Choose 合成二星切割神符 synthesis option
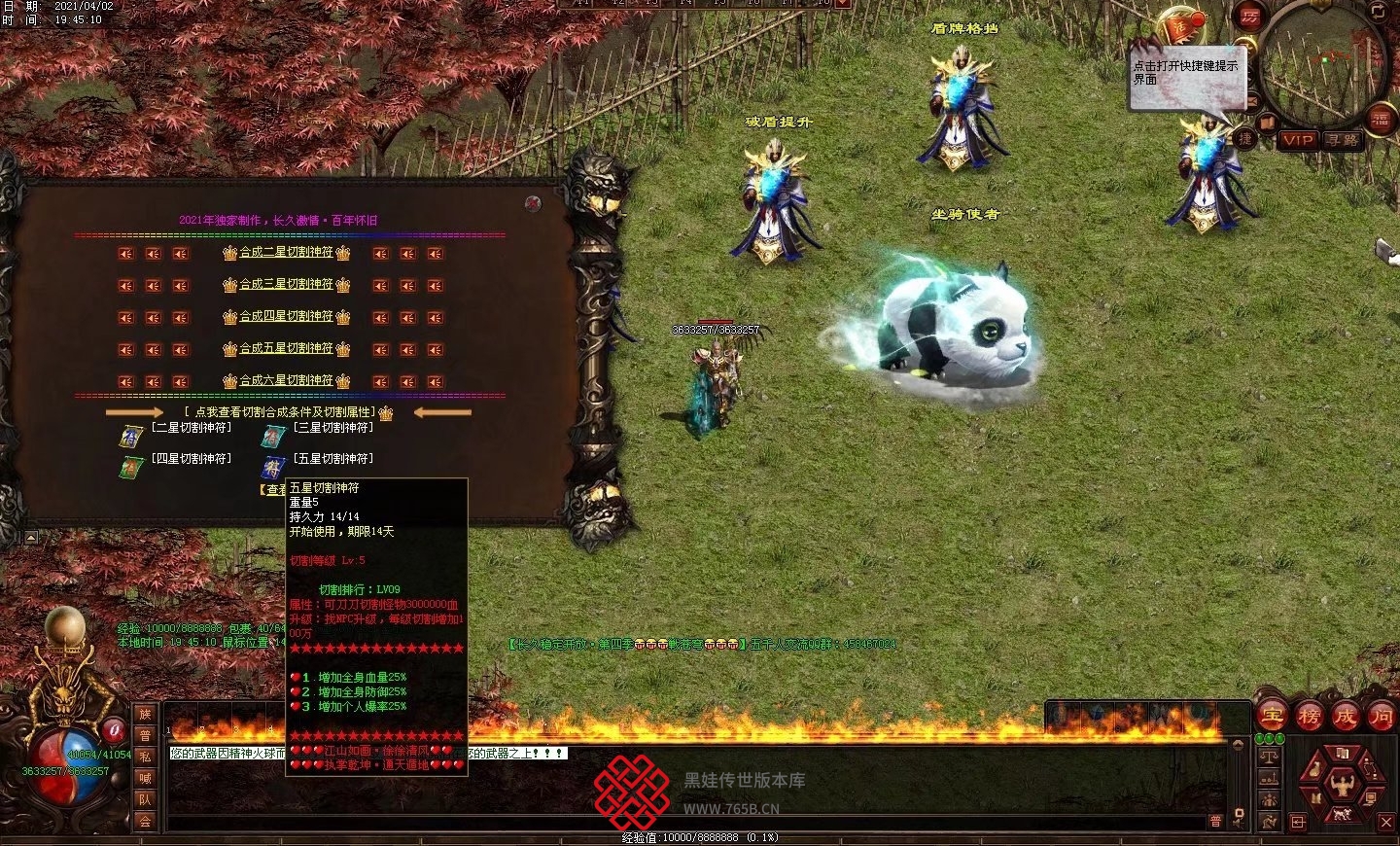Screen dimensions: 1400x846 pyautogui.click(x=286, y=253)
